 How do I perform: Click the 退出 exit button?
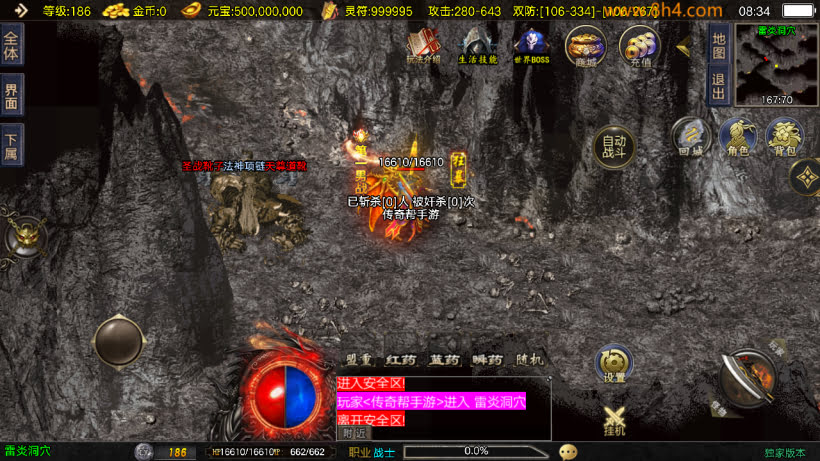(x=717, y=86)
